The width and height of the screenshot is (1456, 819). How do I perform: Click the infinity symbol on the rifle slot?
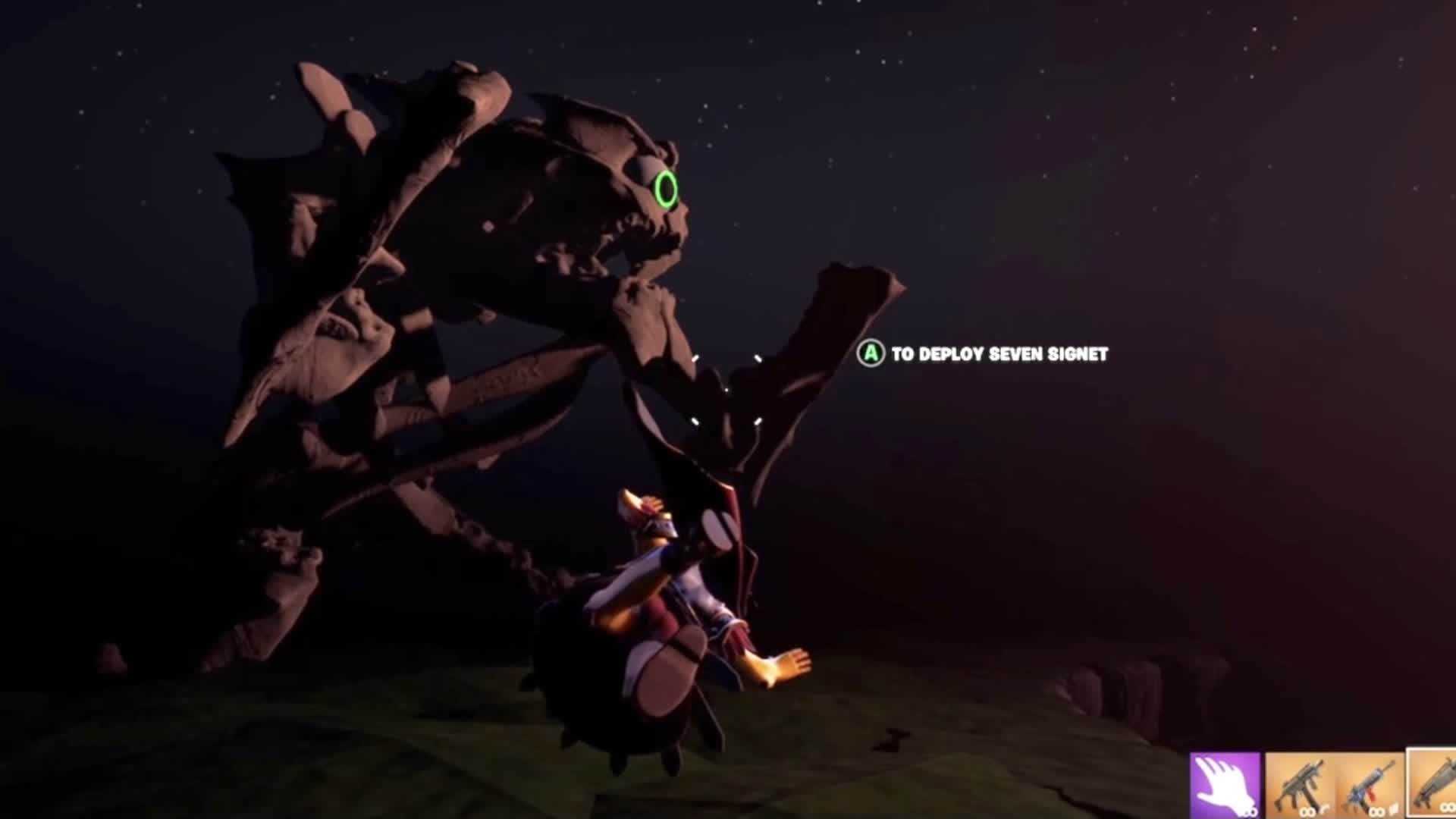tap(1375, 812)
